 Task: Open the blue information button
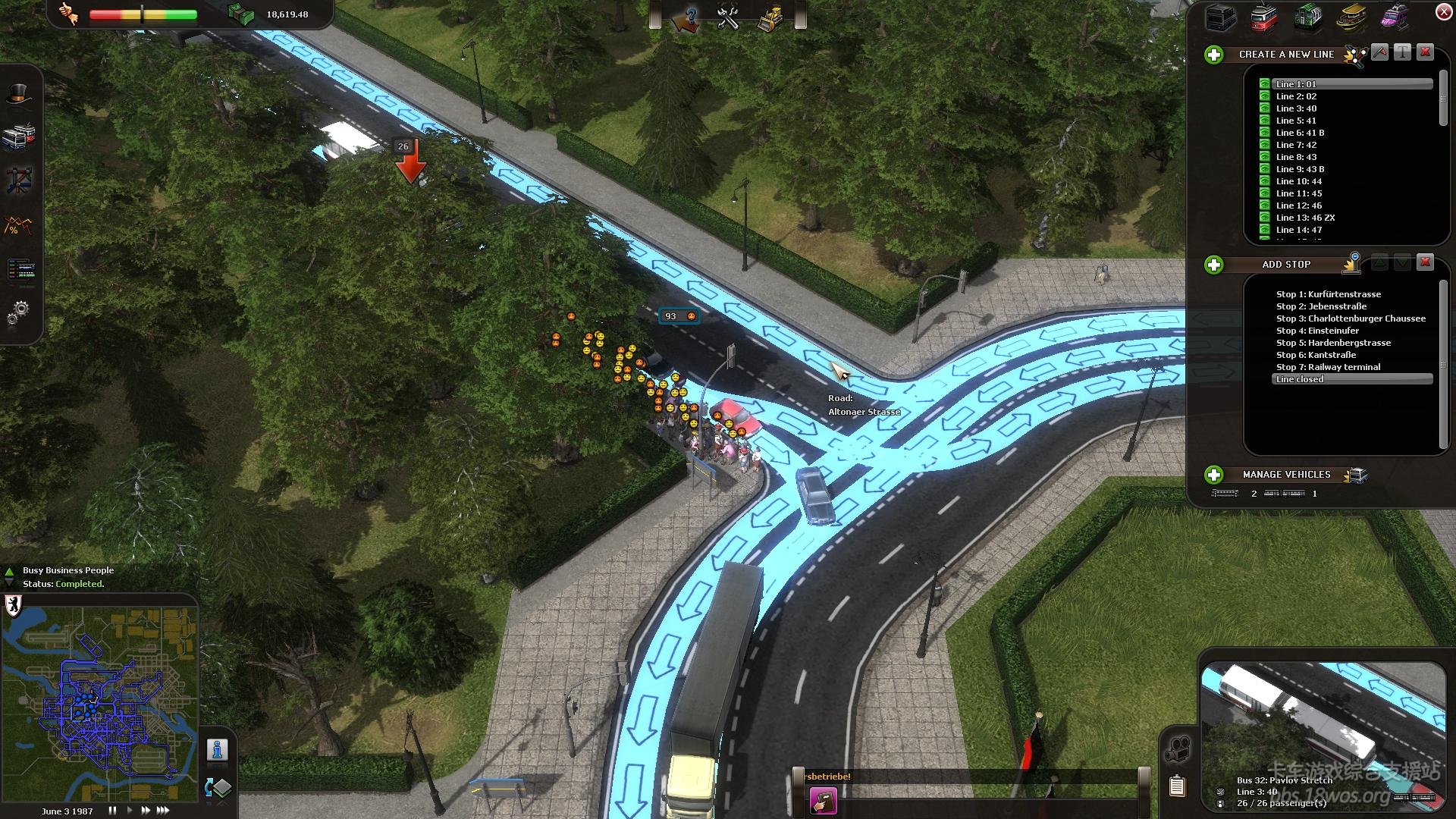[x=218, y=750]
